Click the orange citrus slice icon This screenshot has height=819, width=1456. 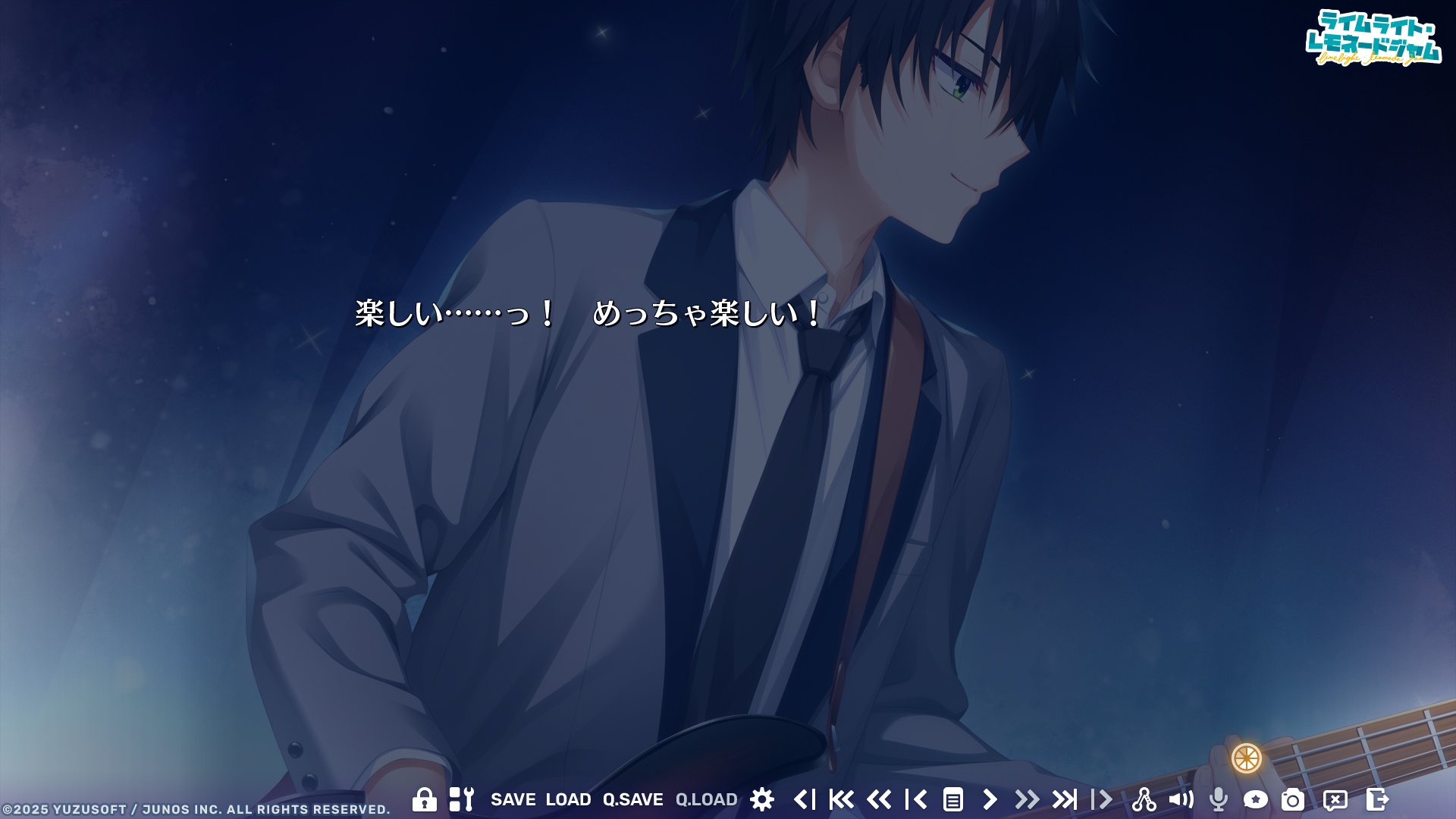(x=1246, y=758)
